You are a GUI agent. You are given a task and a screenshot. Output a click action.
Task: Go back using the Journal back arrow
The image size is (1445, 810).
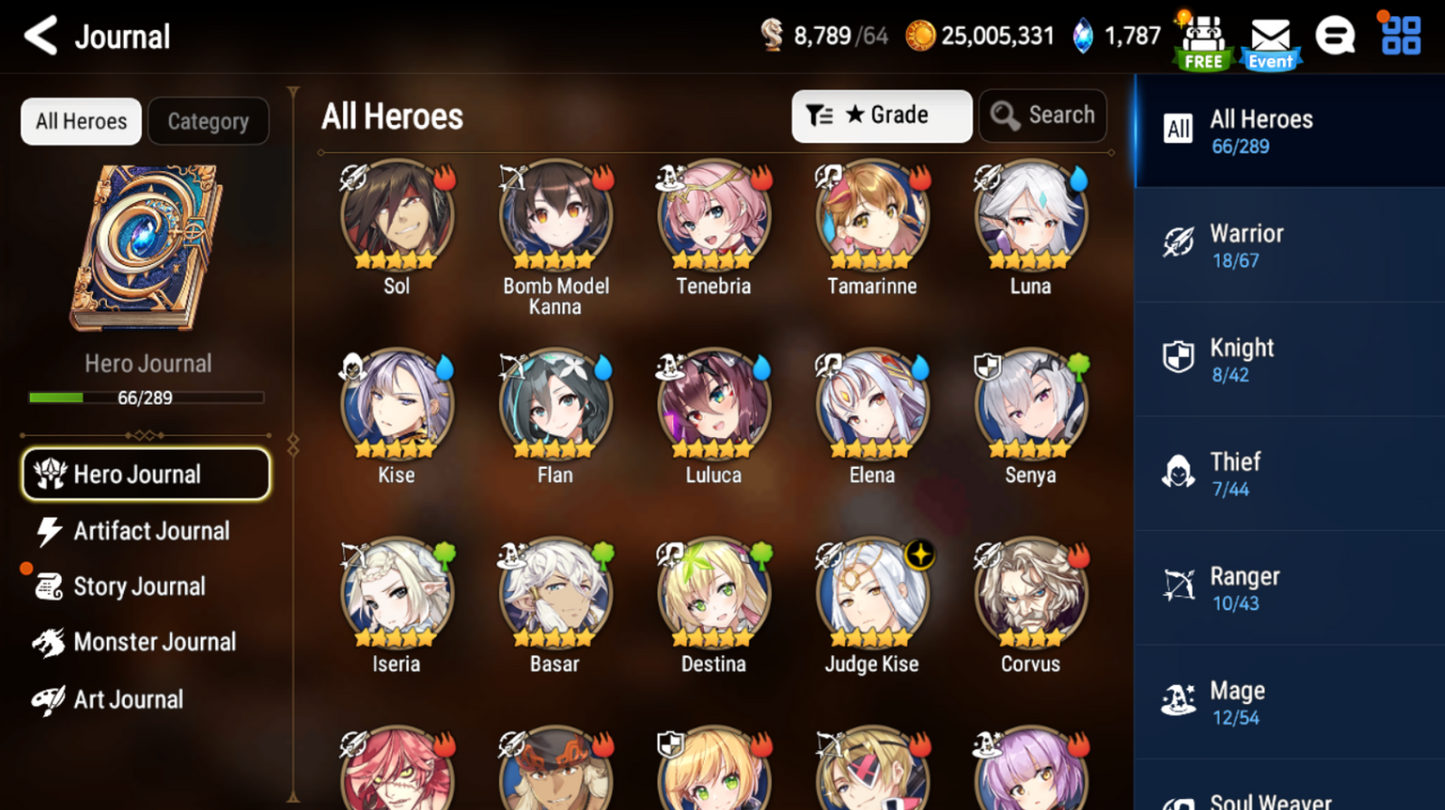tap(41, 37)
